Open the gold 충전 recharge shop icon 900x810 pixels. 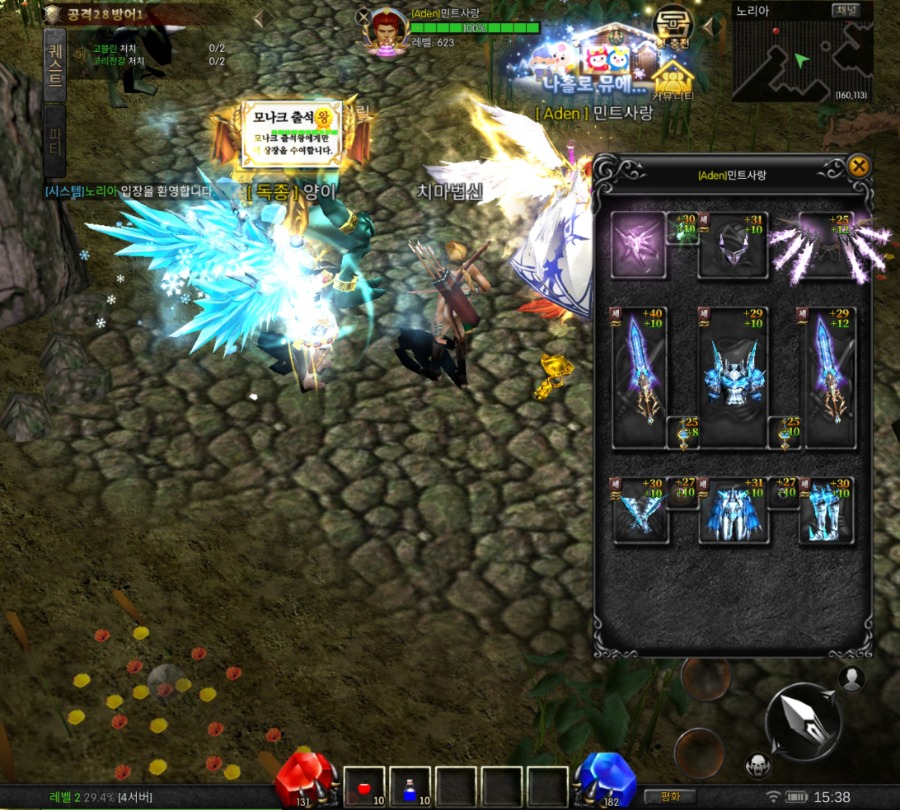(673, 26)
